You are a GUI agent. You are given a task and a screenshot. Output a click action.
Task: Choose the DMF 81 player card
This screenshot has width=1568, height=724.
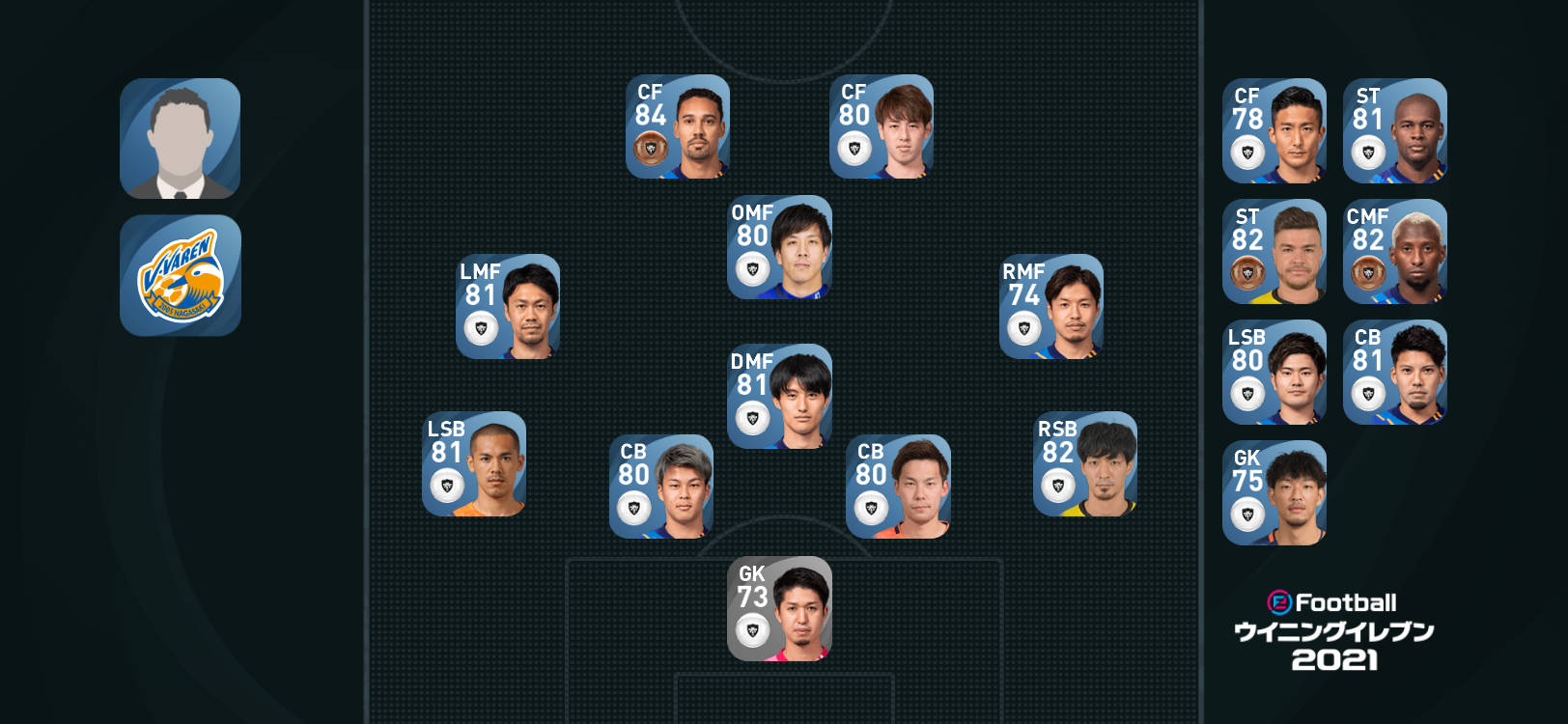[779, 396]
